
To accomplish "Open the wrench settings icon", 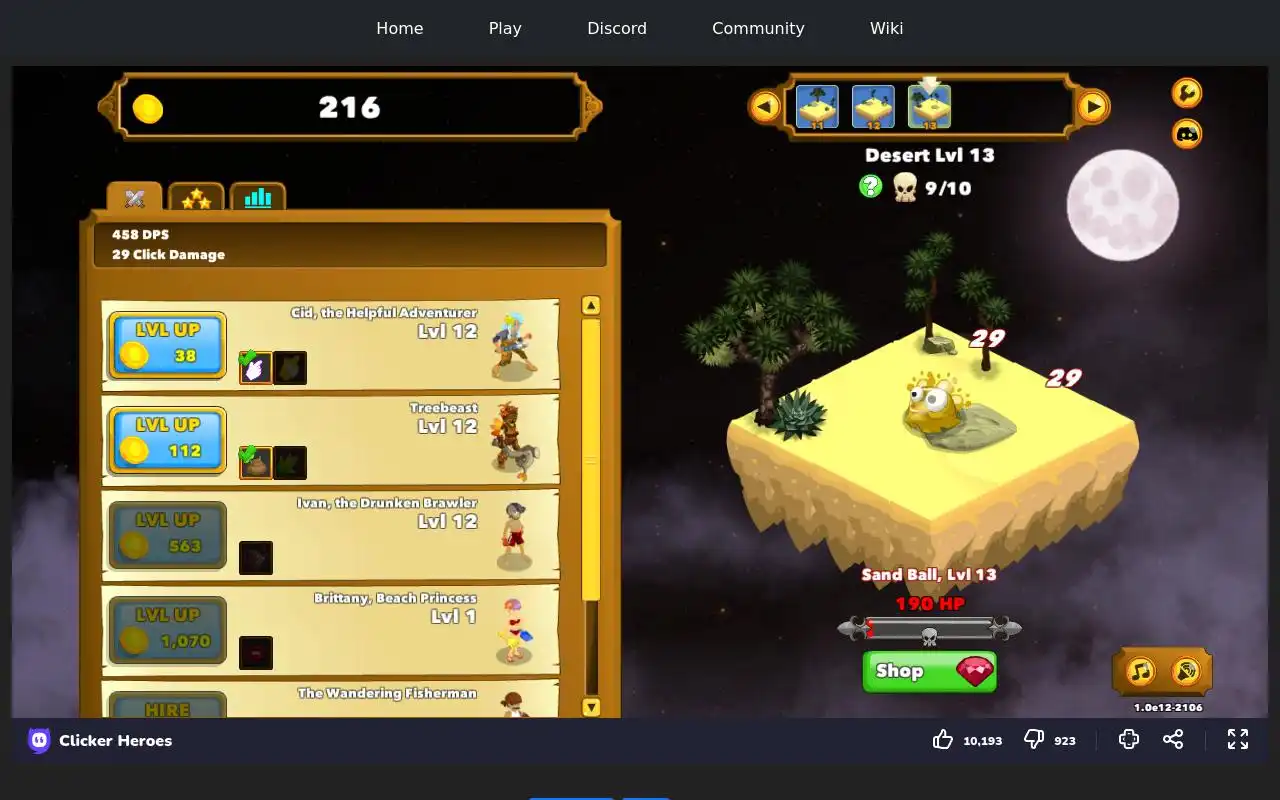I will (1186, 93).
